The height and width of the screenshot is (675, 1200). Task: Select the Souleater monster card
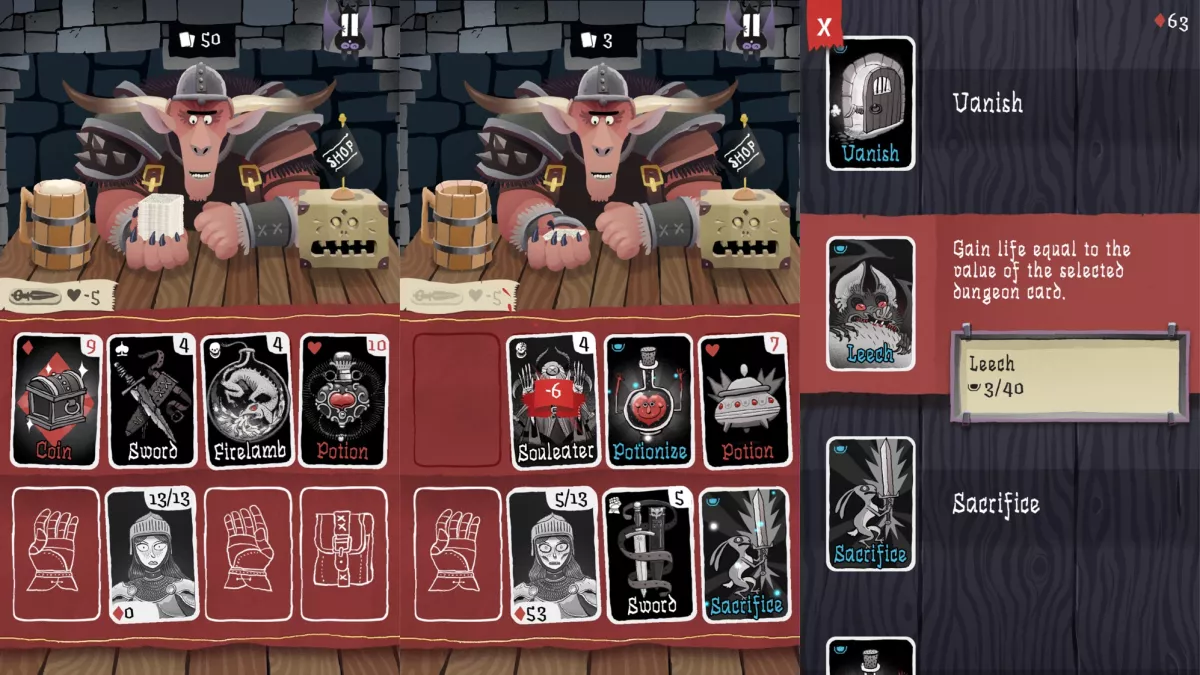click(x=552, y=400)
